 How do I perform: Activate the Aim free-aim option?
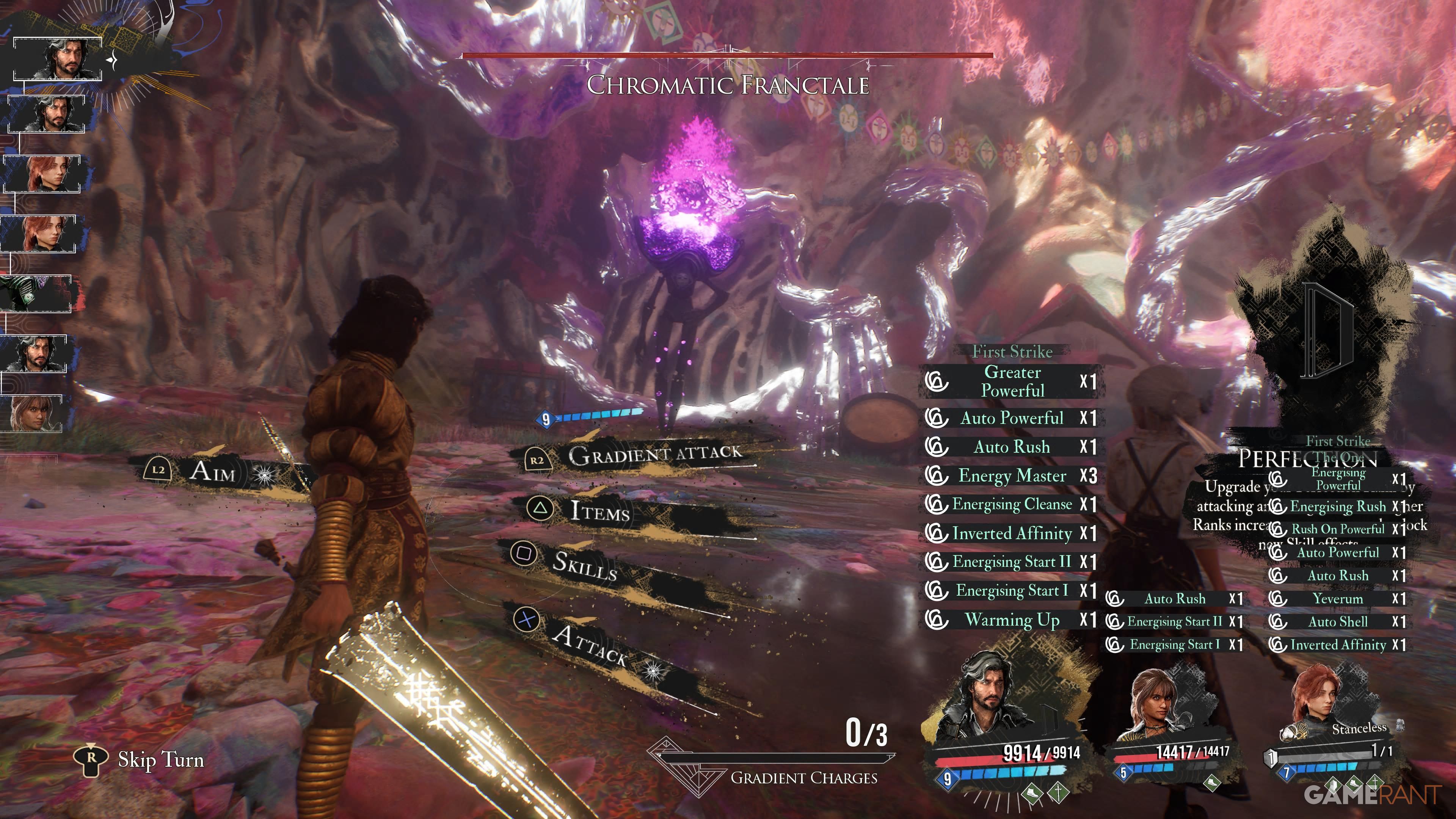[x=212, y=471]
